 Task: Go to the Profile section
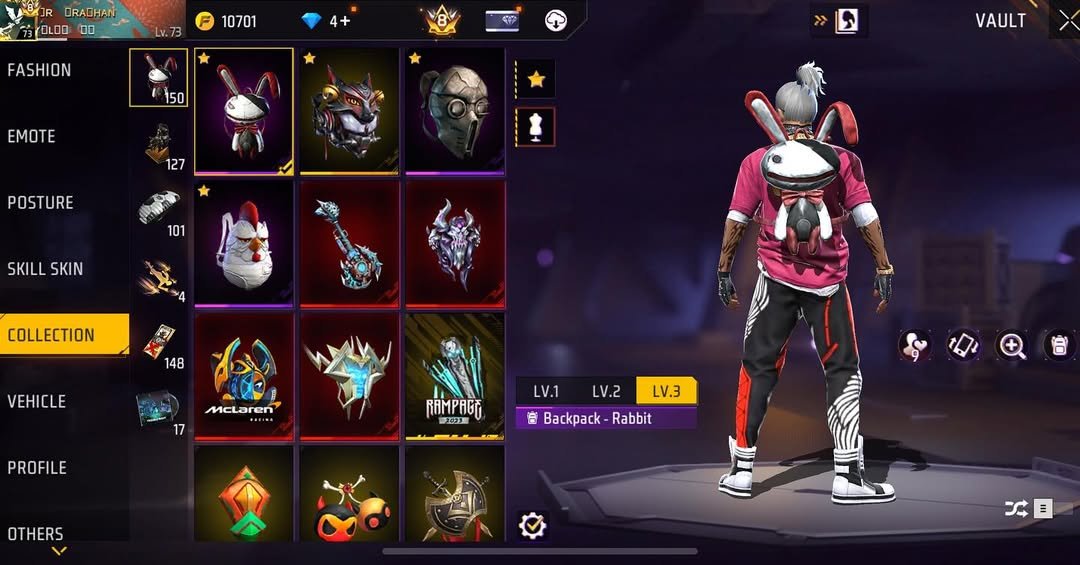pos(37,467)
